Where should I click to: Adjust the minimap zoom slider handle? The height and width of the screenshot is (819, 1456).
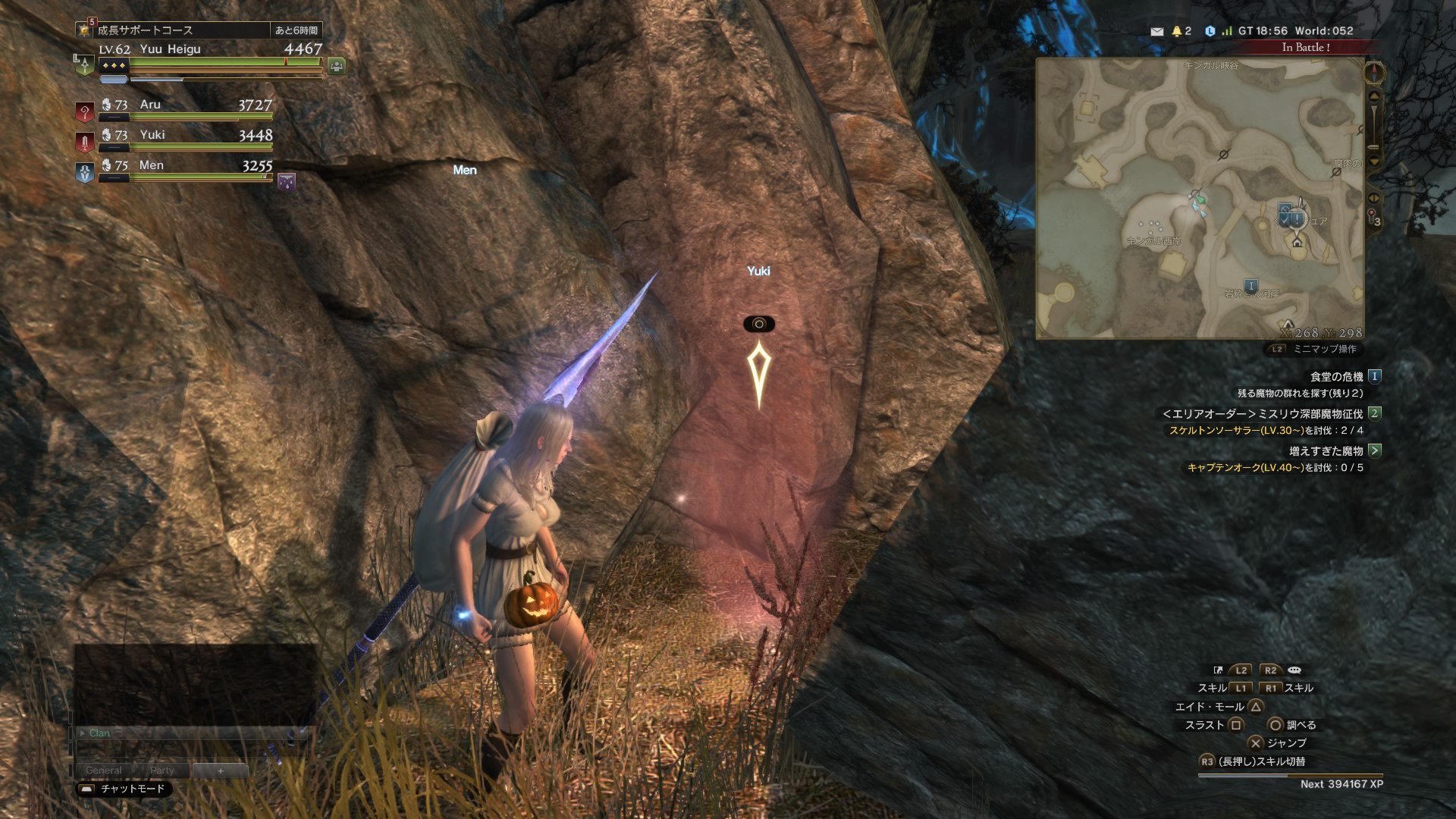coord(1373,146)
